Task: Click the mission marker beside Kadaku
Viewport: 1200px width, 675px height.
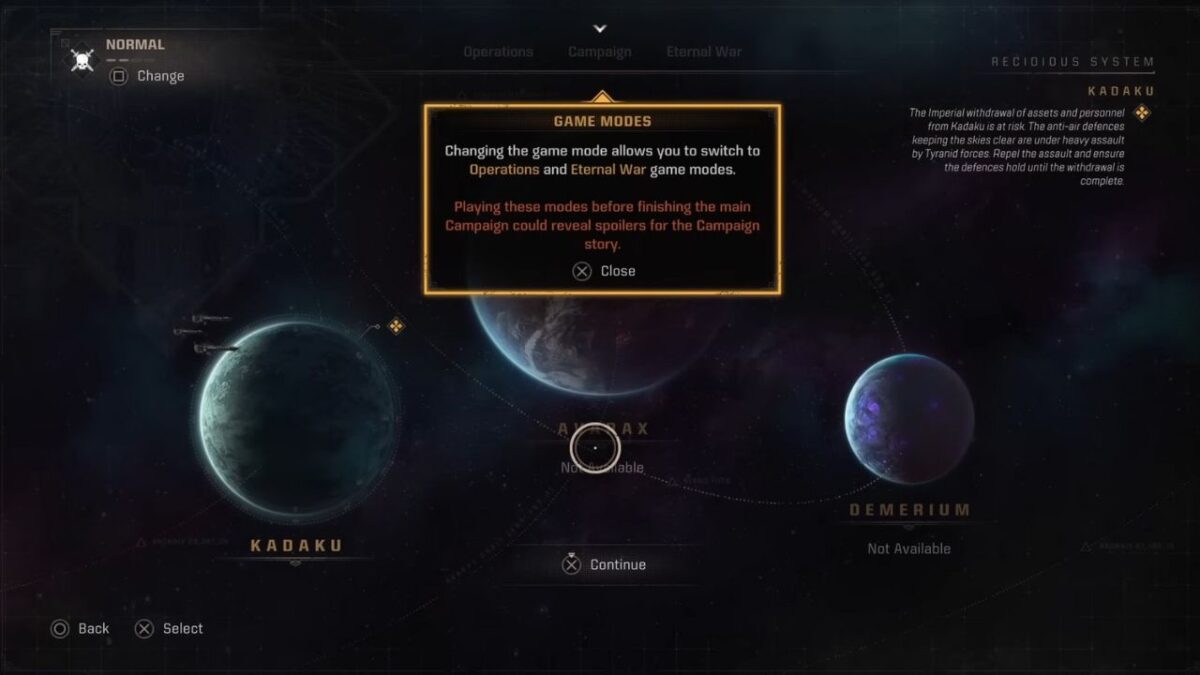Action: point(396,326)
